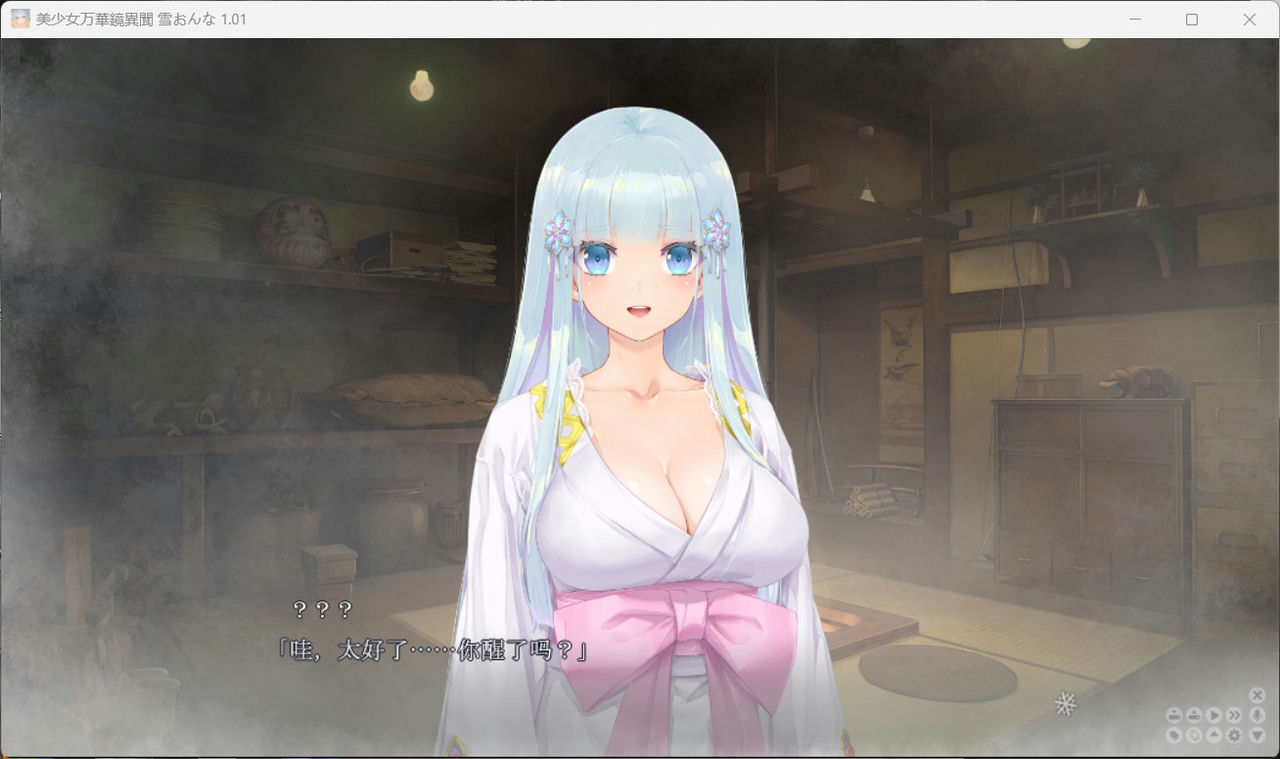Turn on skip mode with the fast-forward icon
Viewport: 1280px width, 759px height.
click(1234, 715)
